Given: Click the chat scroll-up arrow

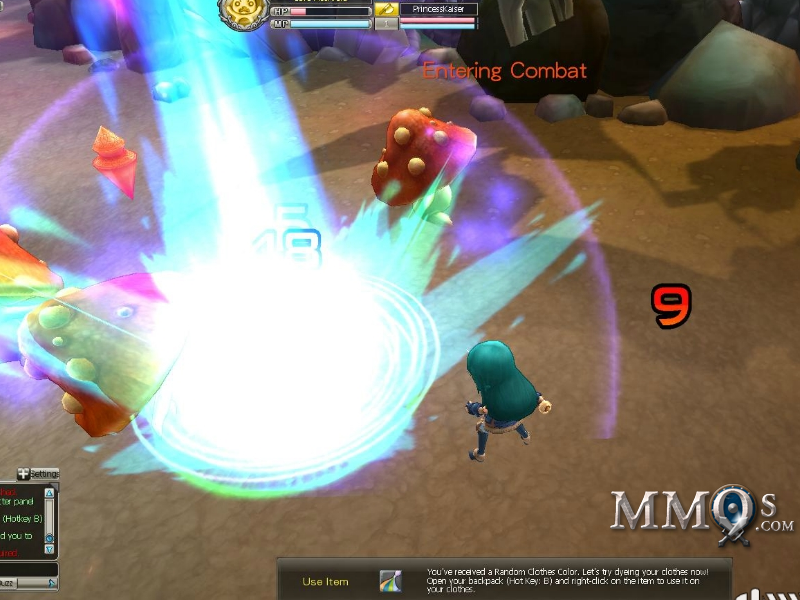Looking at the screenshot, I should (50, 492).
